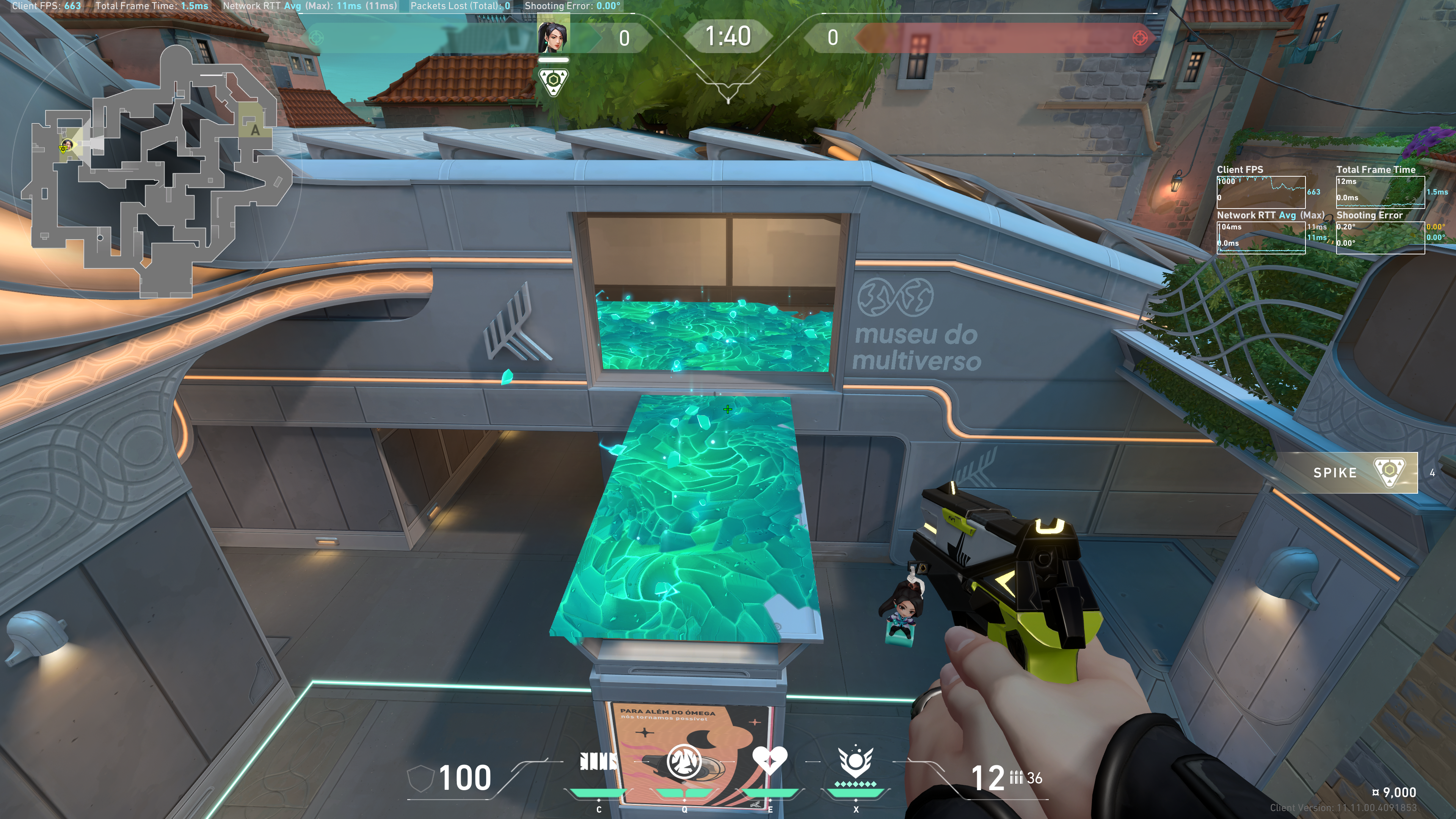The height and width of the screenshot is (819, 1456).
Task: Open the Network RTT graph
Action: point(1260,238)
